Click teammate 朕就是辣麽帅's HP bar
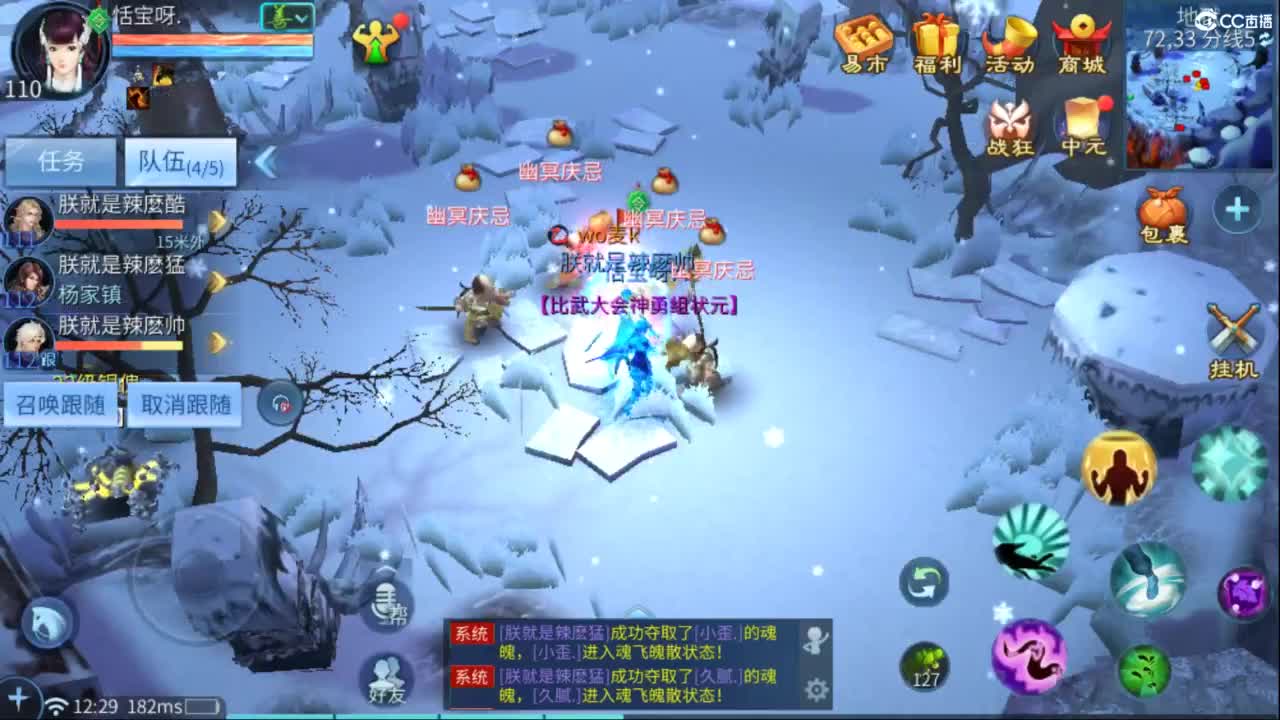This screenshot has width=1280, height=720. click(120, 346)
